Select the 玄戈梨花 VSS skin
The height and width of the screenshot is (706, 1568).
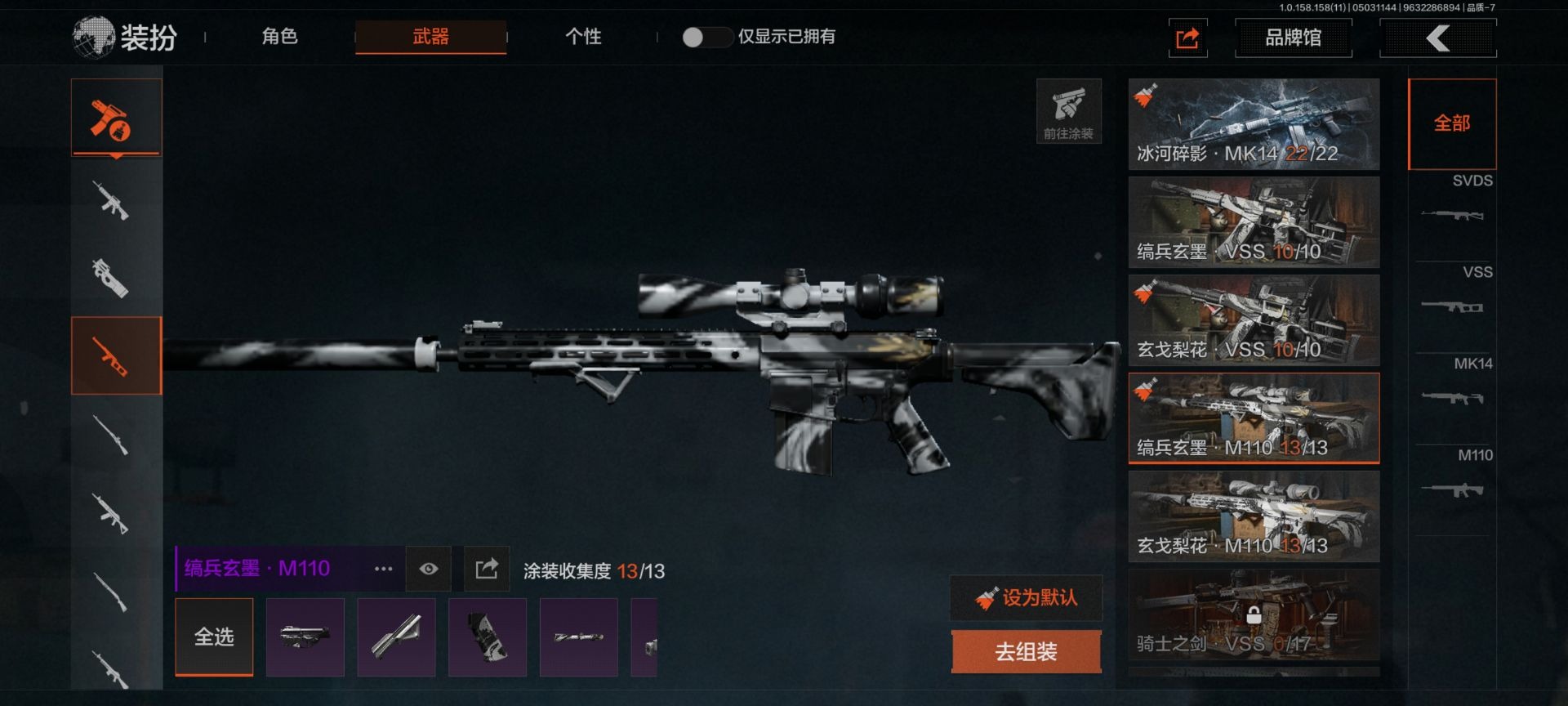coord(1254,320)
